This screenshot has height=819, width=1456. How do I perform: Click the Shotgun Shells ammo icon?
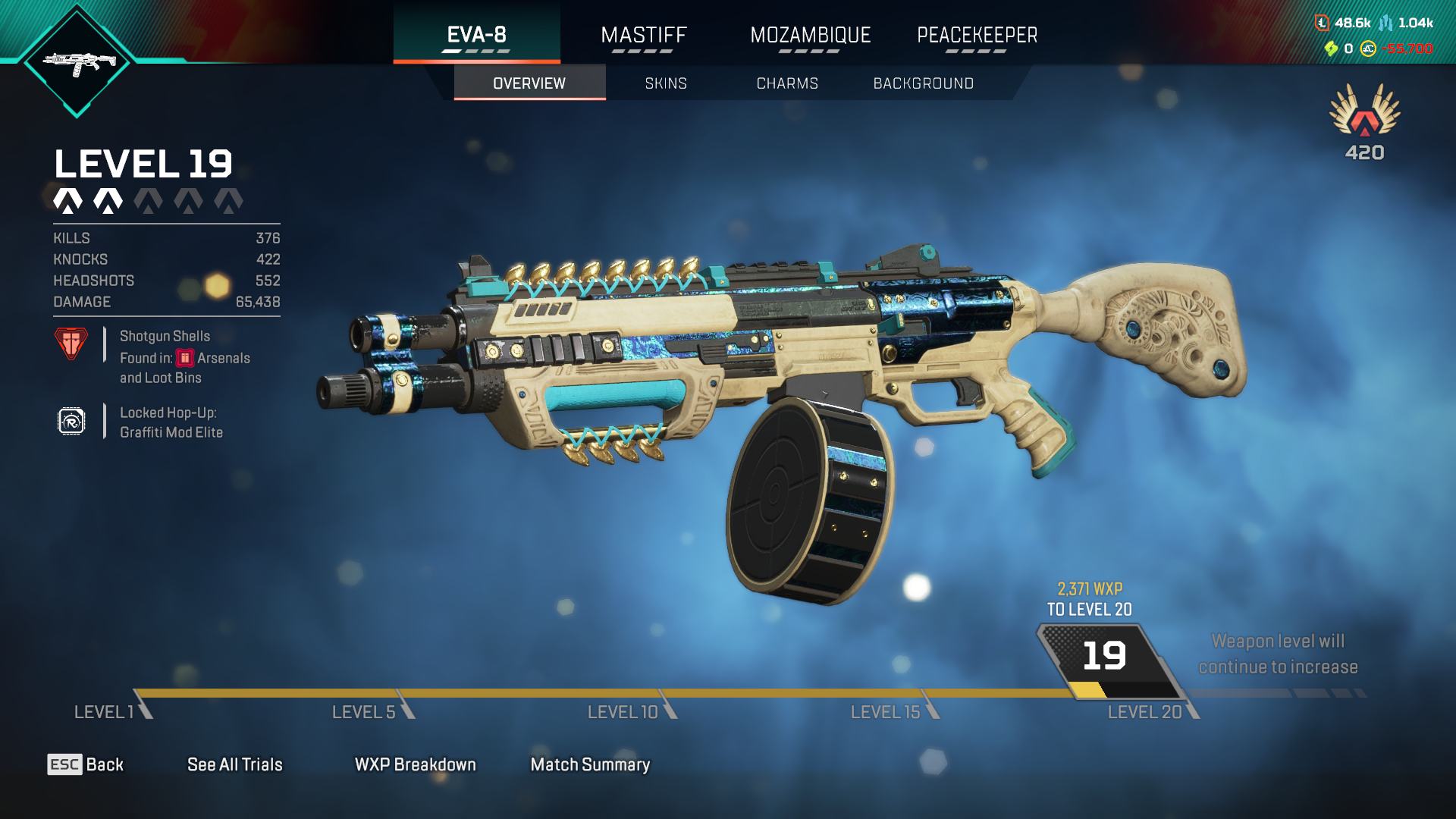pos(71,344)
